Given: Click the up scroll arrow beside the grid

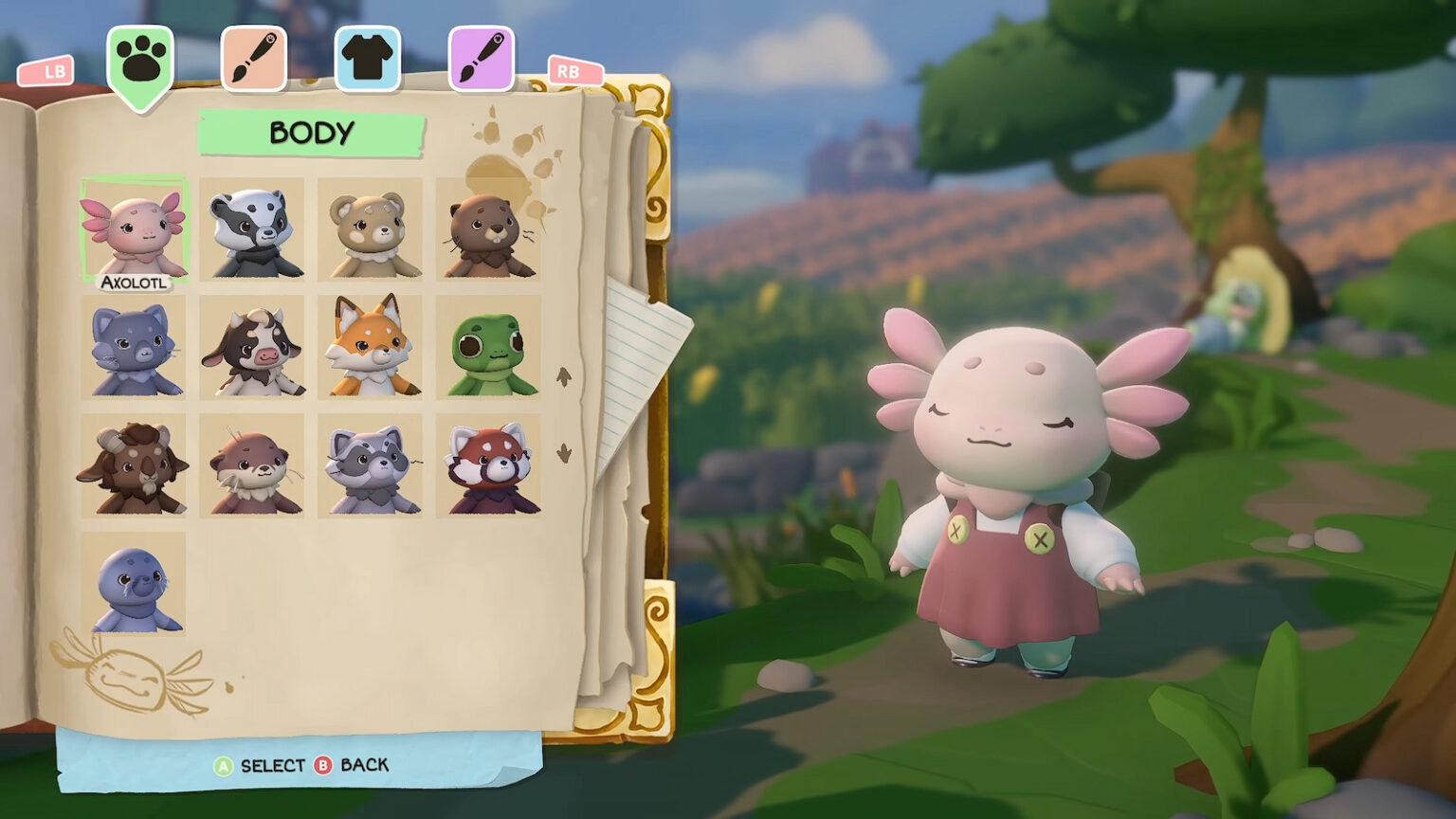Looking at the screenshot, I should [563, 376].
